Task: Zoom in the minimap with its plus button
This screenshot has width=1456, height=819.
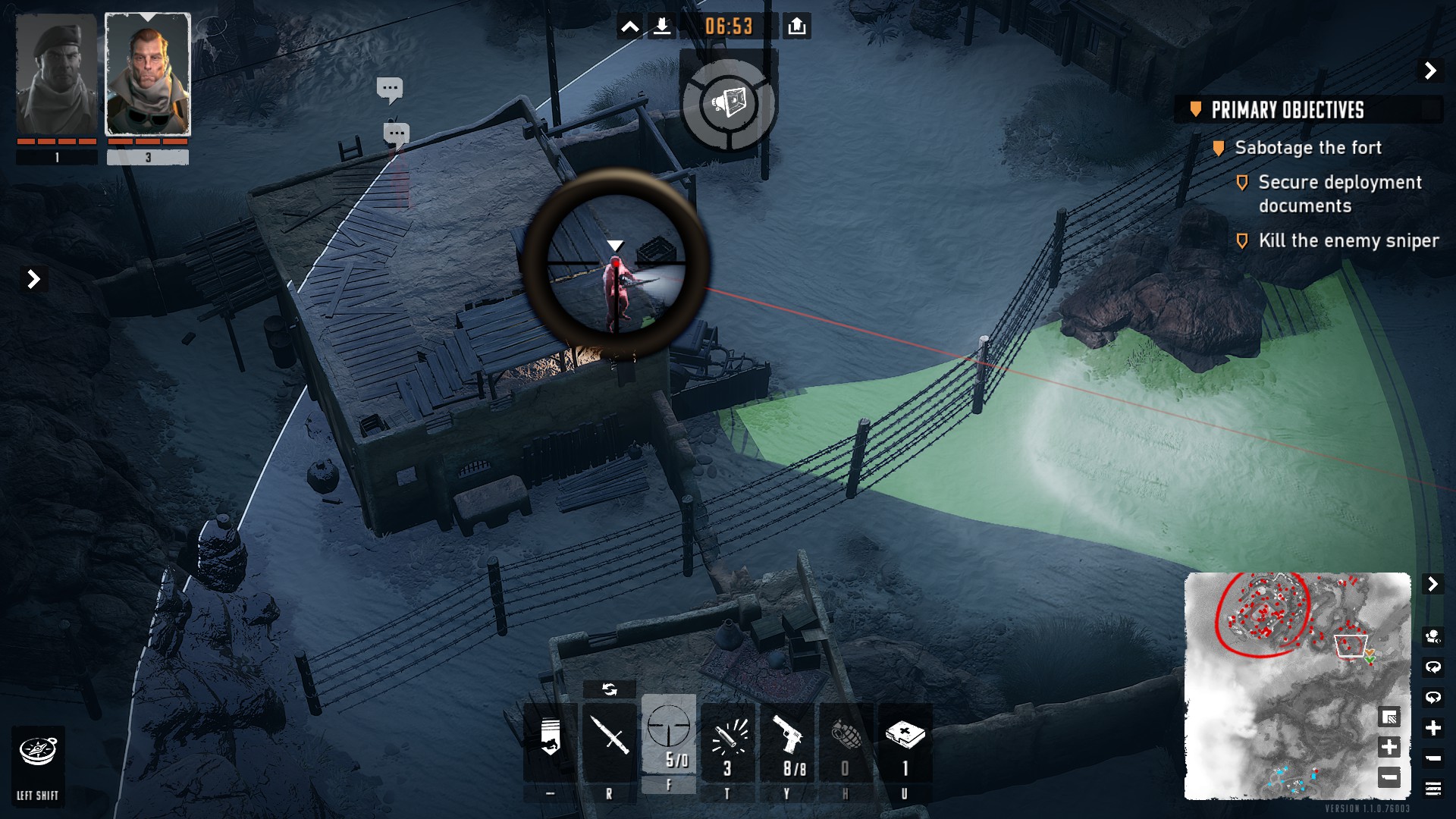Action: point(1389,747)
